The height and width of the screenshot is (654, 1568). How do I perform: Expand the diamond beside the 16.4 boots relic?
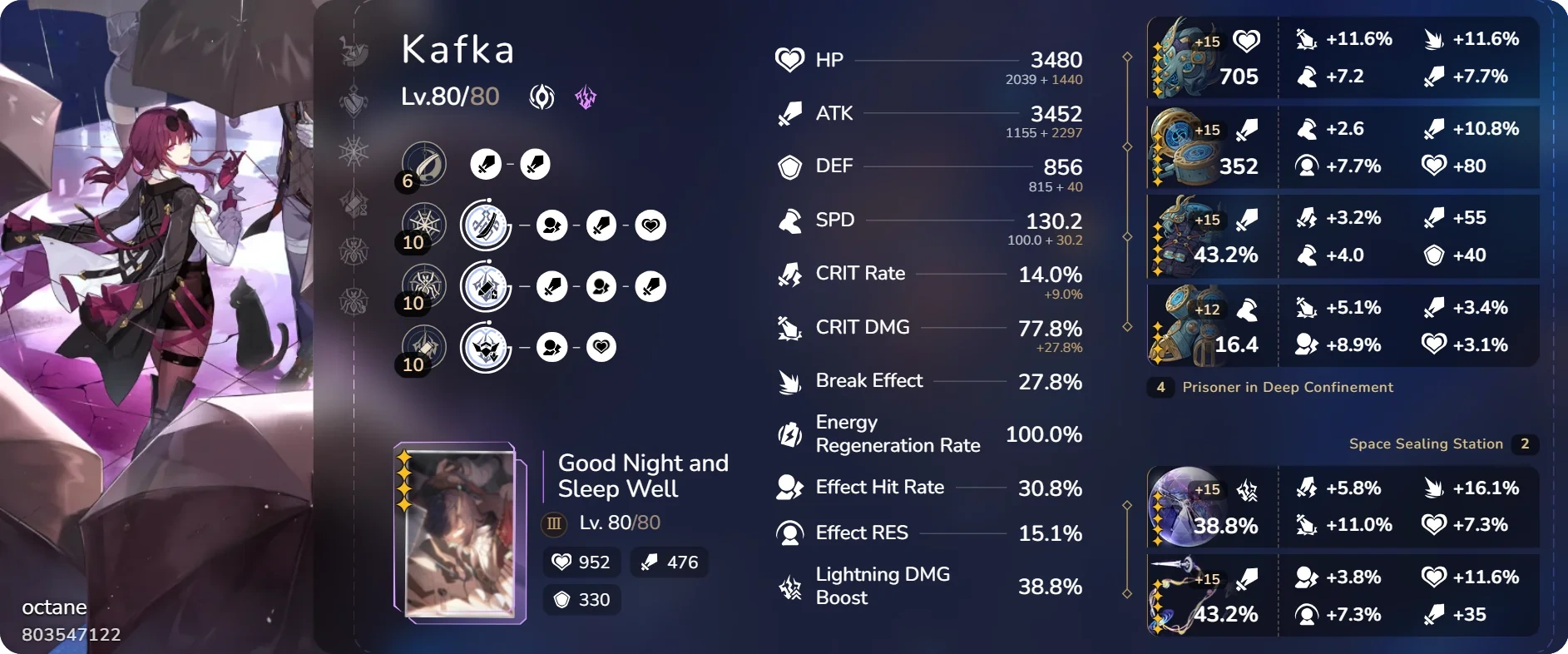pos(1127,324)
